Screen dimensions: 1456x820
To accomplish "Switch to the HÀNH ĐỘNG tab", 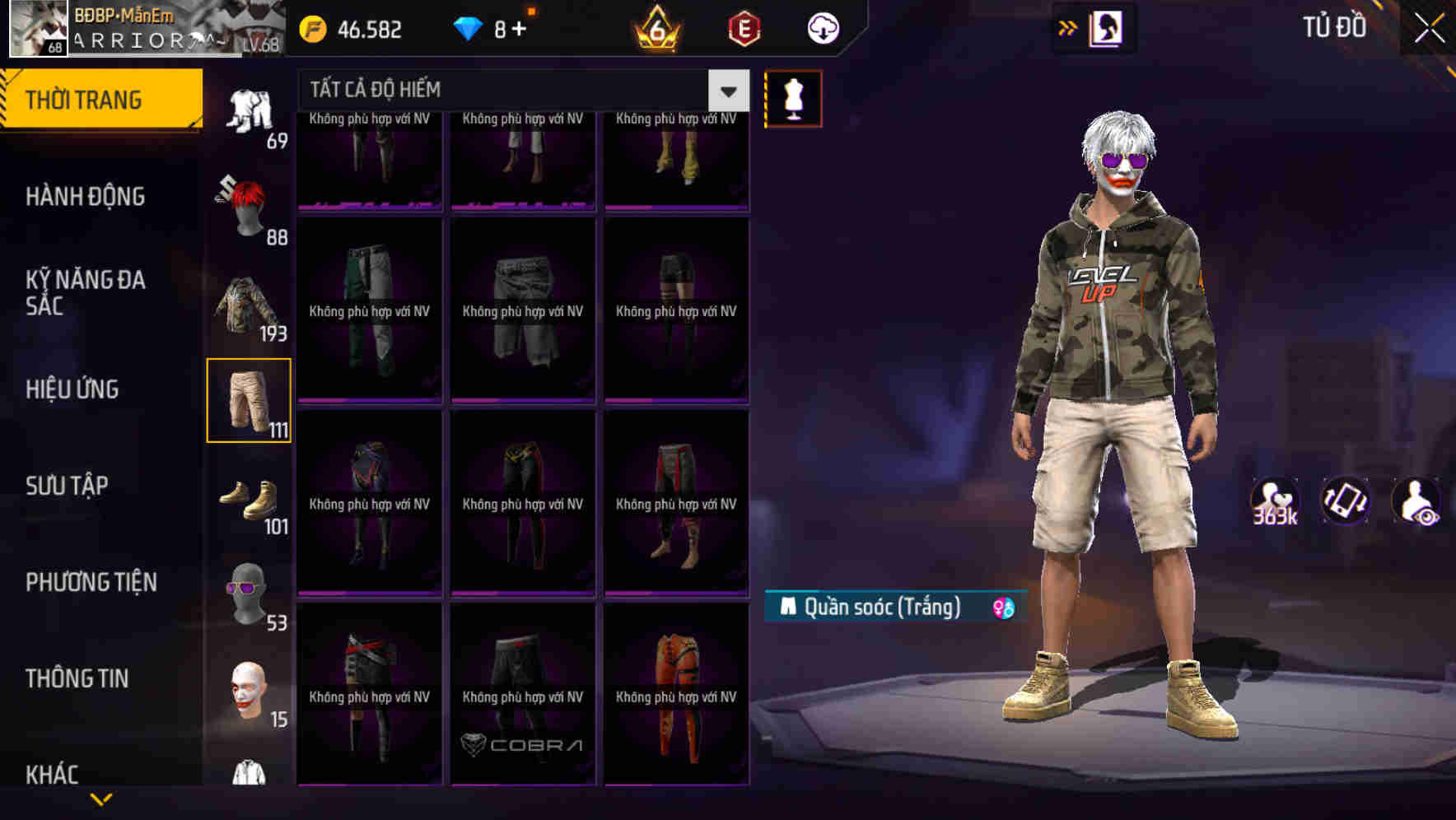I will pyautogui.click(x=87, y=196).
